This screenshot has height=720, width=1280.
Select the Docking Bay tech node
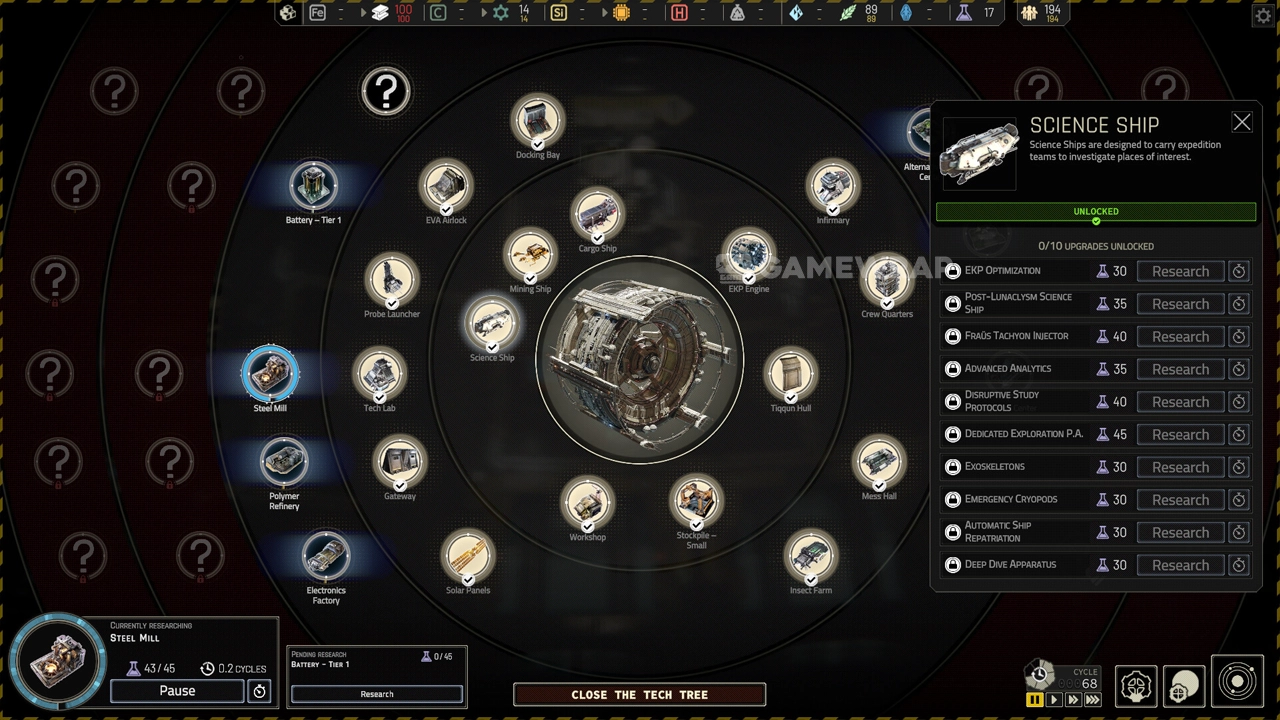click(x=538, y=122)
